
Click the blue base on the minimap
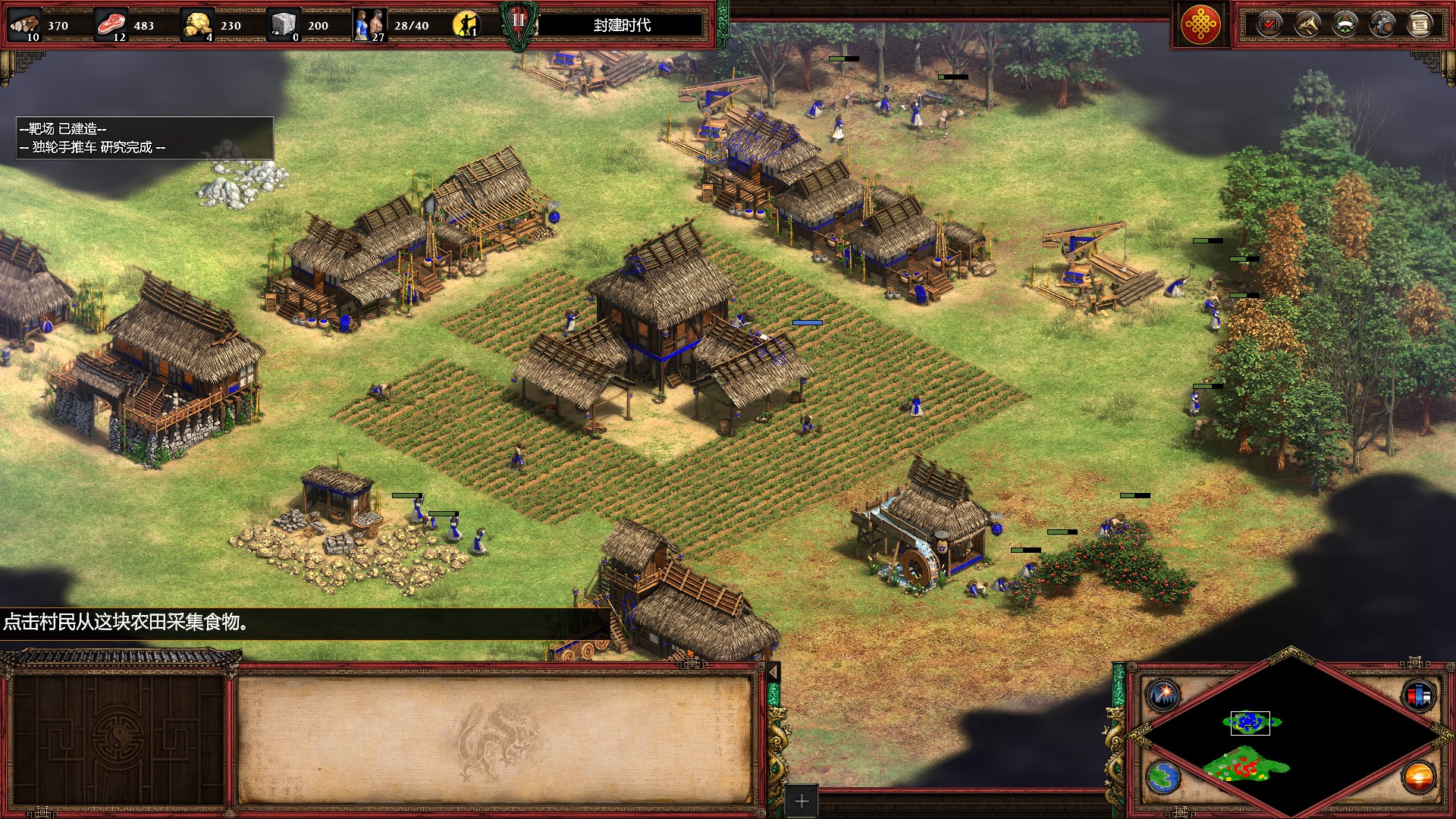click(x=1250, y=723)
